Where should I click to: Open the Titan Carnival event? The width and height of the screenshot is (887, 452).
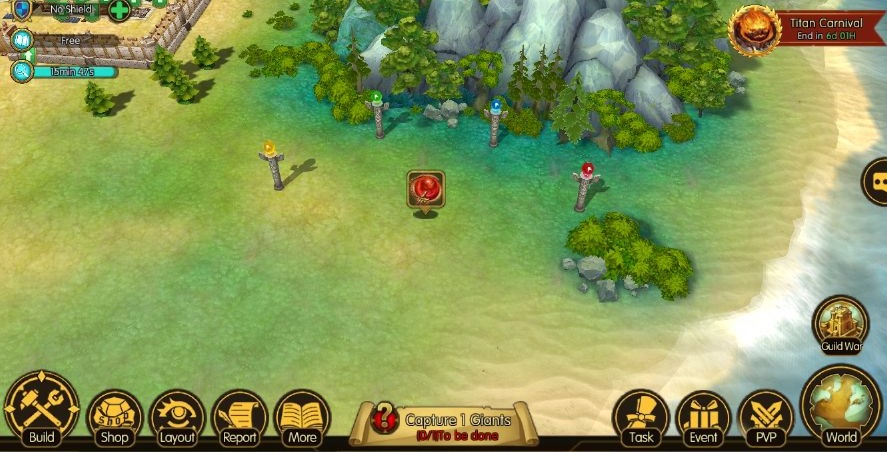pos(756,29)
